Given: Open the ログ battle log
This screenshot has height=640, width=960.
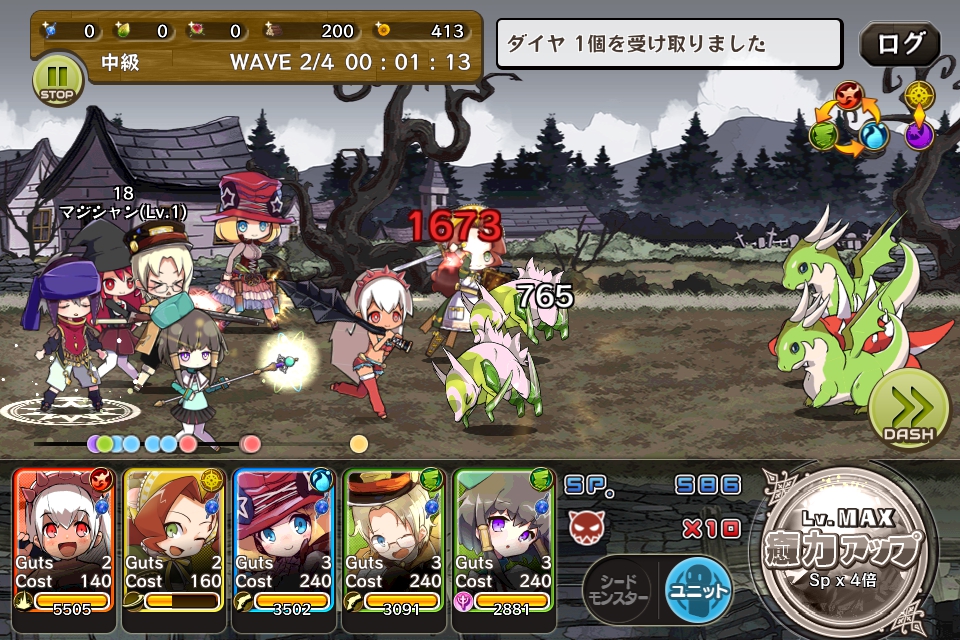Looking at the screenshot, I should click(899, 45).
